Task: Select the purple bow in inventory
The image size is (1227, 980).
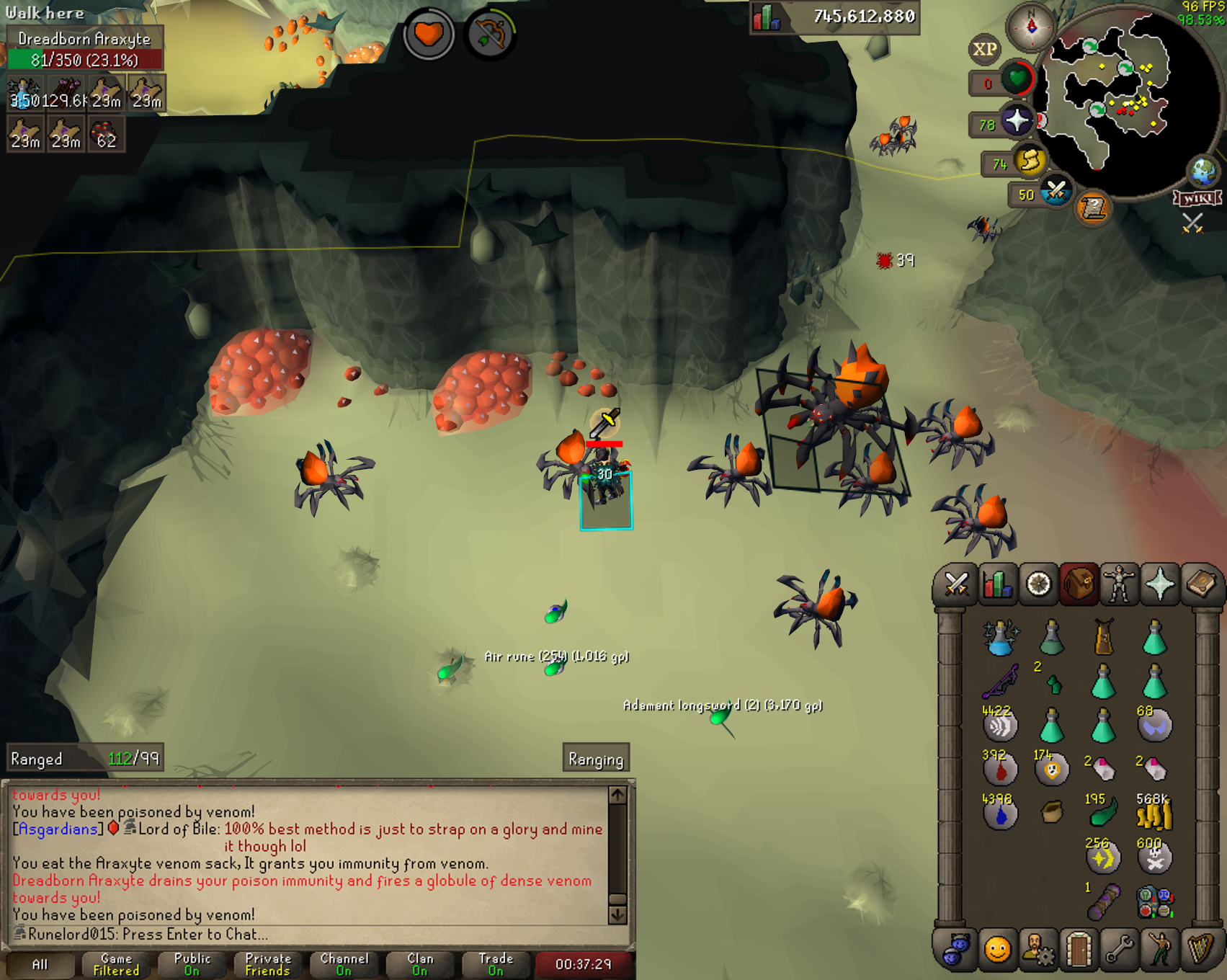Action: tap(1000, 681)
